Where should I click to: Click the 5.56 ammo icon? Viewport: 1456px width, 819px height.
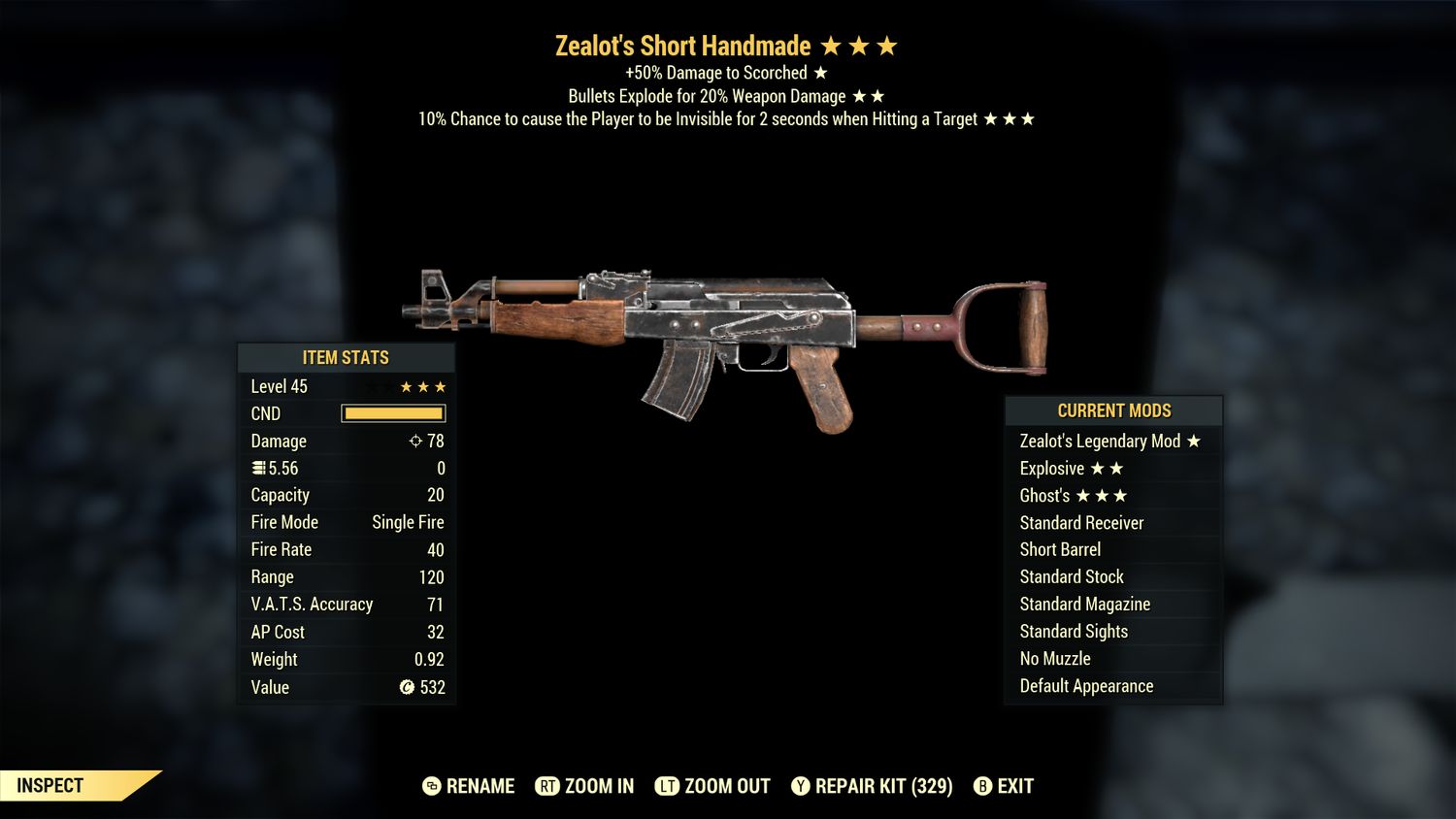(257, 468)
